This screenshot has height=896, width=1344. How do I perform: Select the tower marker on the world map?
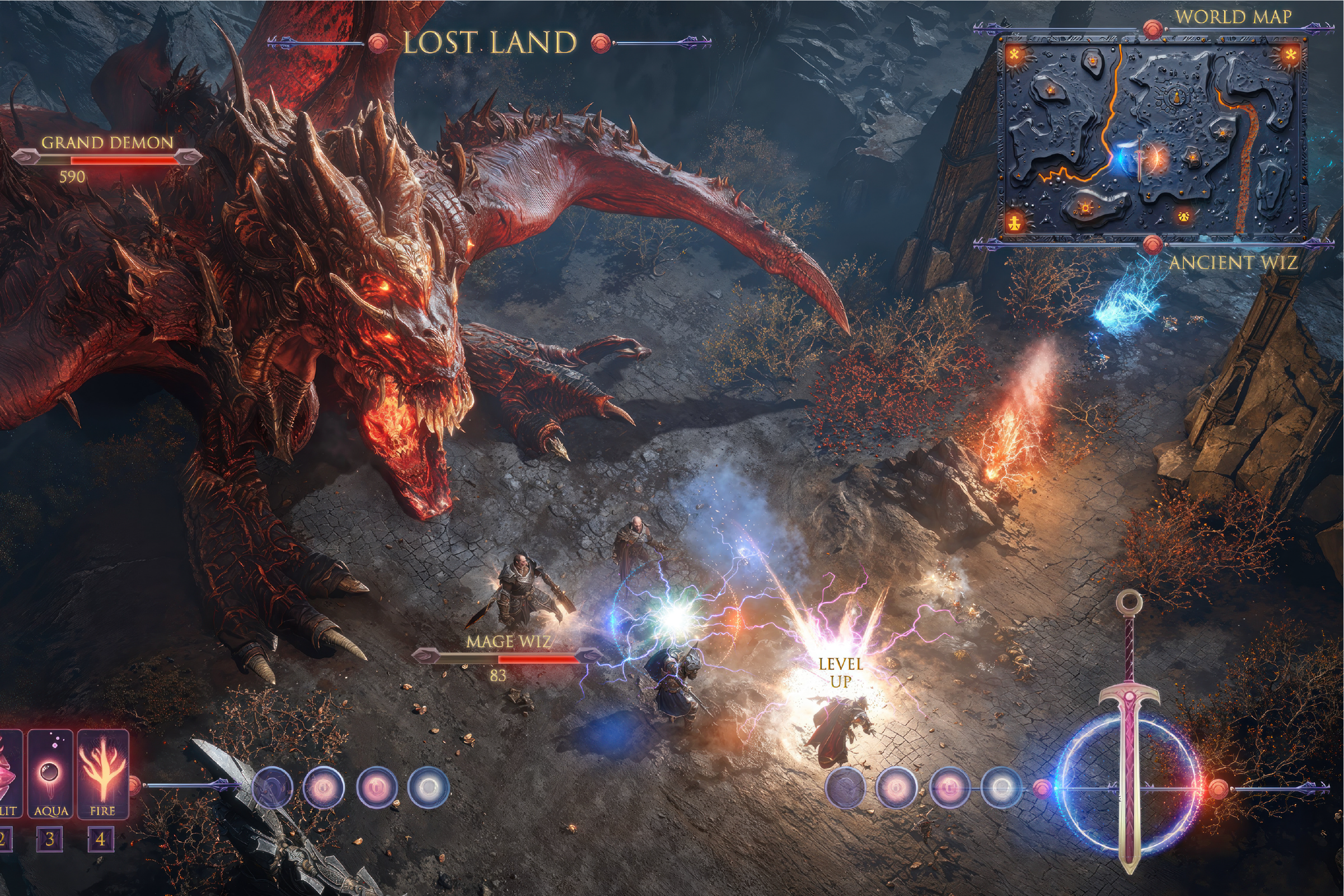pyautogui.click(x=1176, y=98)
